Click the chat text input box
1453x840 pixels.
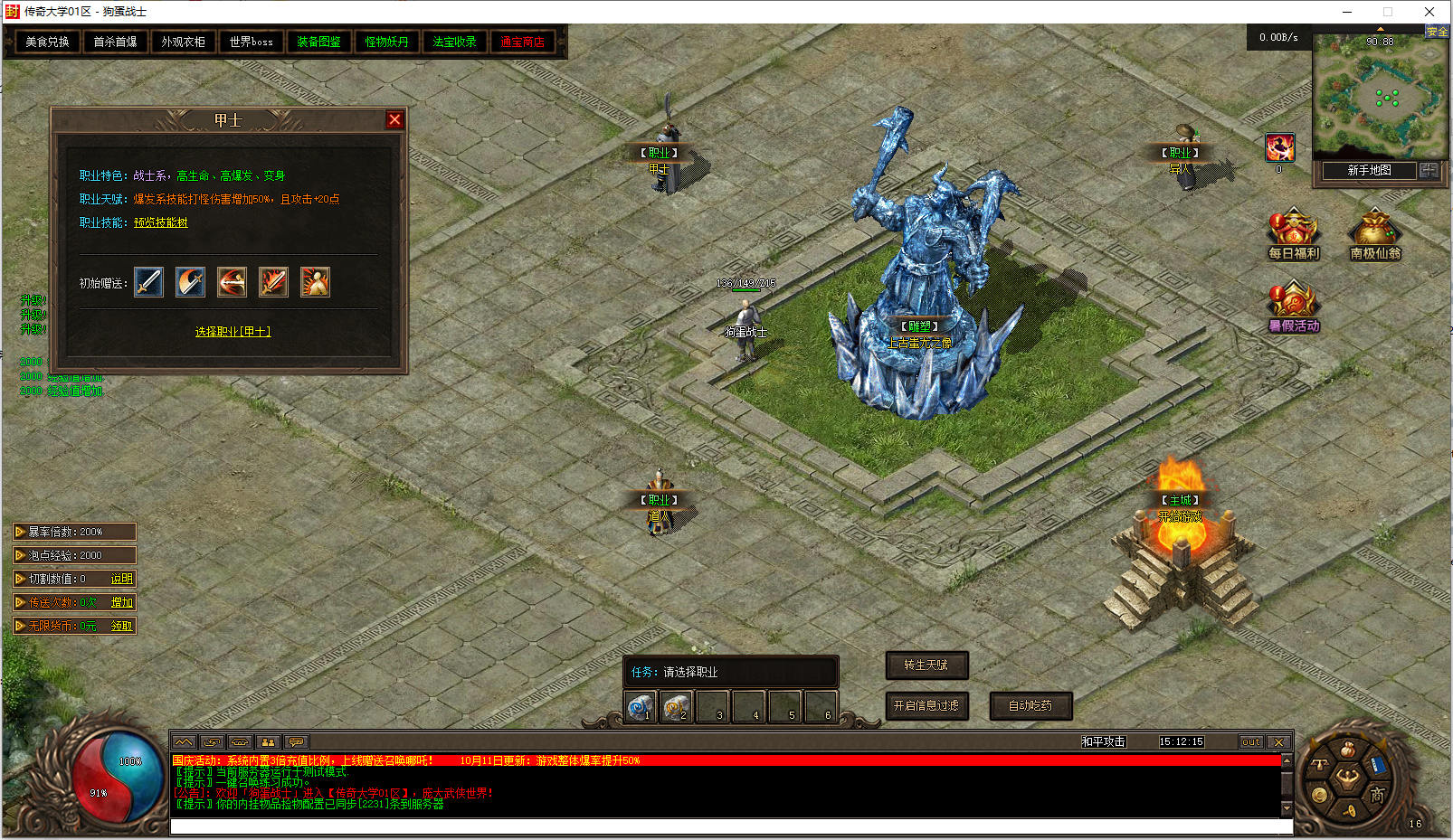click(x=731, y=826)
